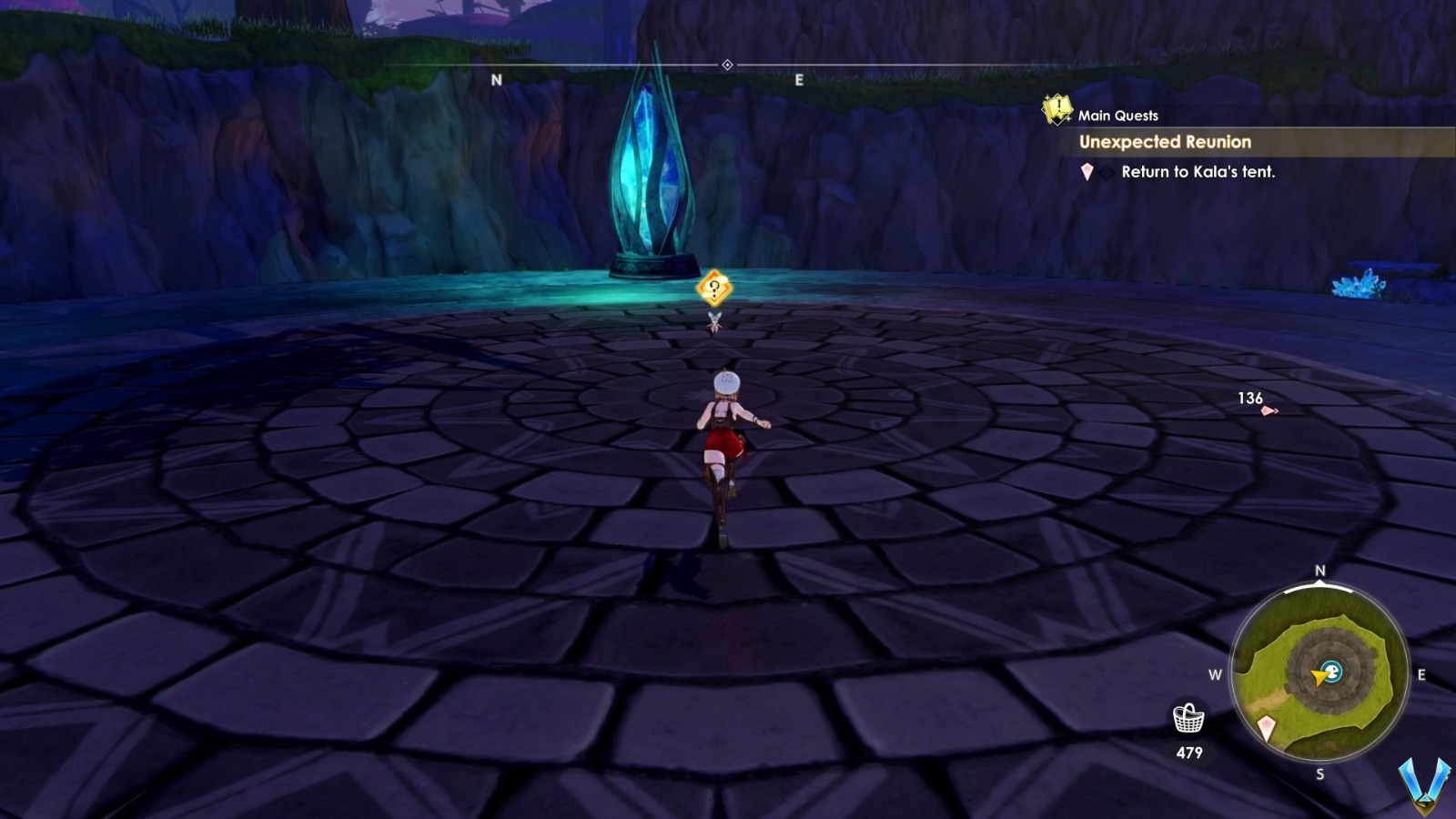Click the E marker on the top compass bar
The width and height of the screenshot is (1456, 819).
pyautogui.click(x=798, y=79)
